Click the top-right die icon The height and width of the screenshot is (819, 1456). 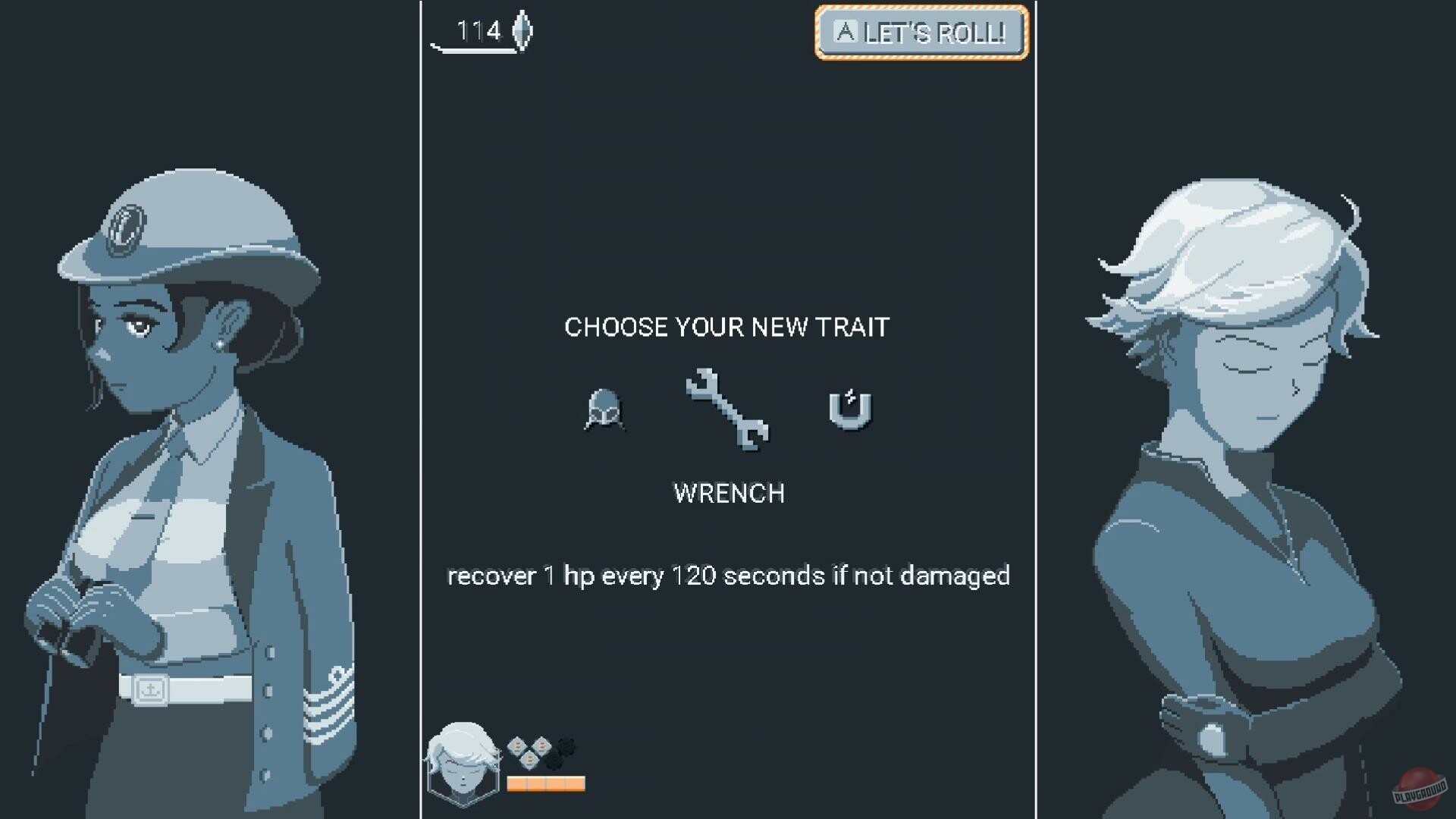(x=542, y=745)
